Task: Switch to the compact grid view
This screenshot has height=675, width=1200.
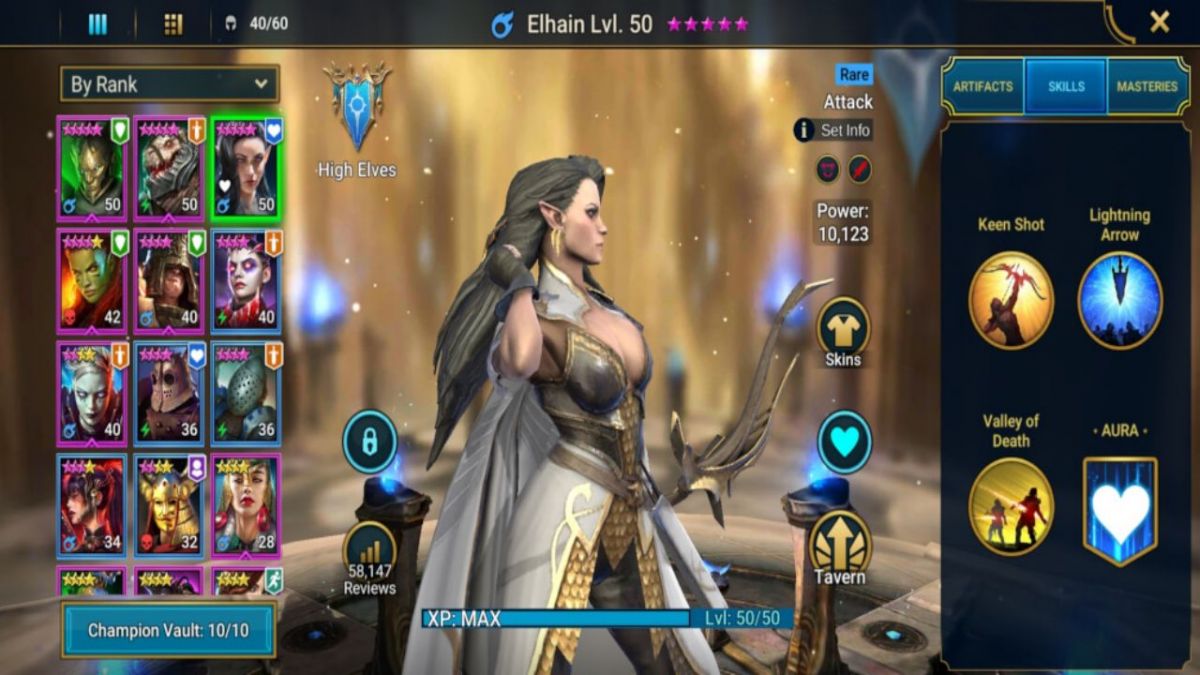Action: [173, 24]
